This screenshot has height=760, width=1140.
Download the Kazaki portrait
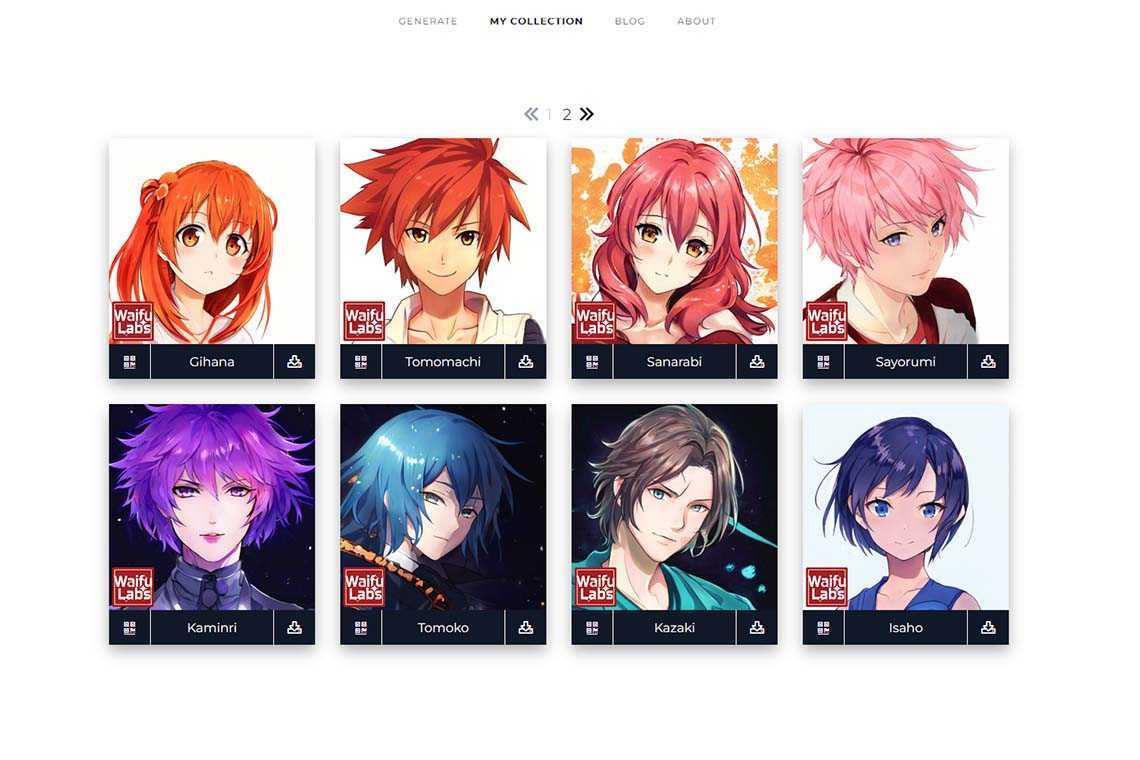pos(757,628)
